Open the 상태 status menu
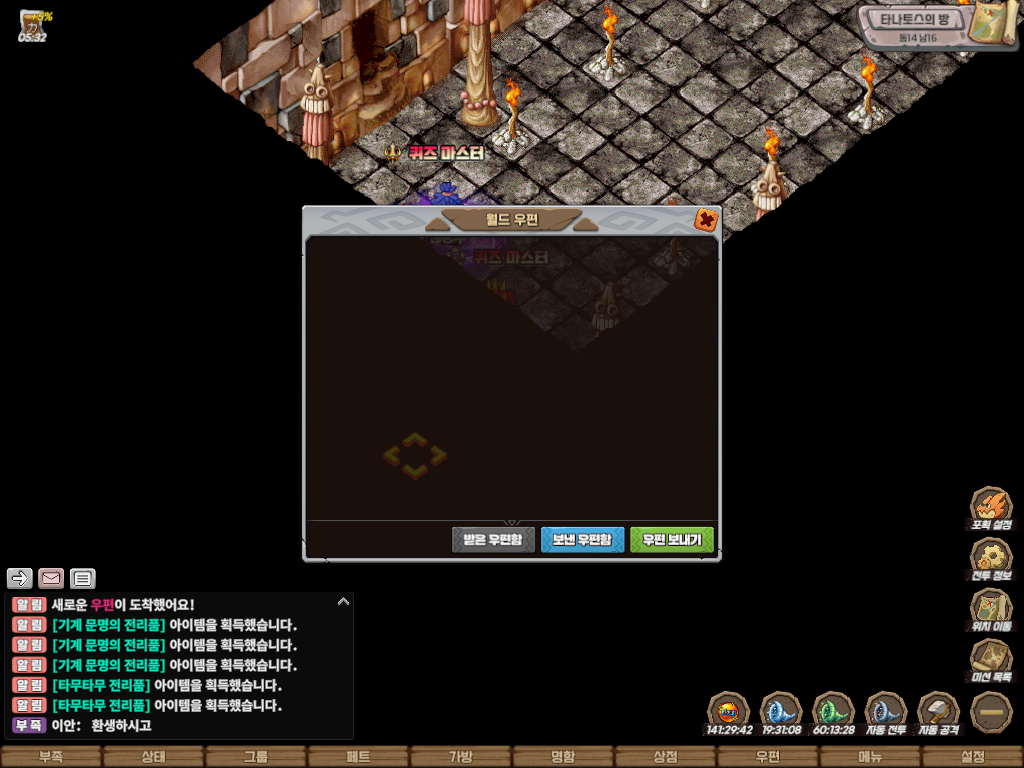This screenshot has height=768, width=1024. [x=153, y=757]
